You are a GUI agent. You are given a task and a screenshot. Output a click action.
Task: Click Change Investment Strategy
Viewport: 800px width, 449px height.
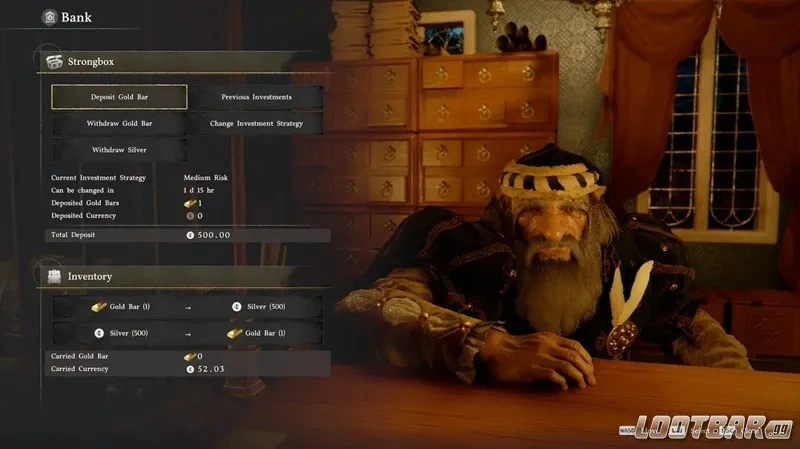(x=257, y=123)
